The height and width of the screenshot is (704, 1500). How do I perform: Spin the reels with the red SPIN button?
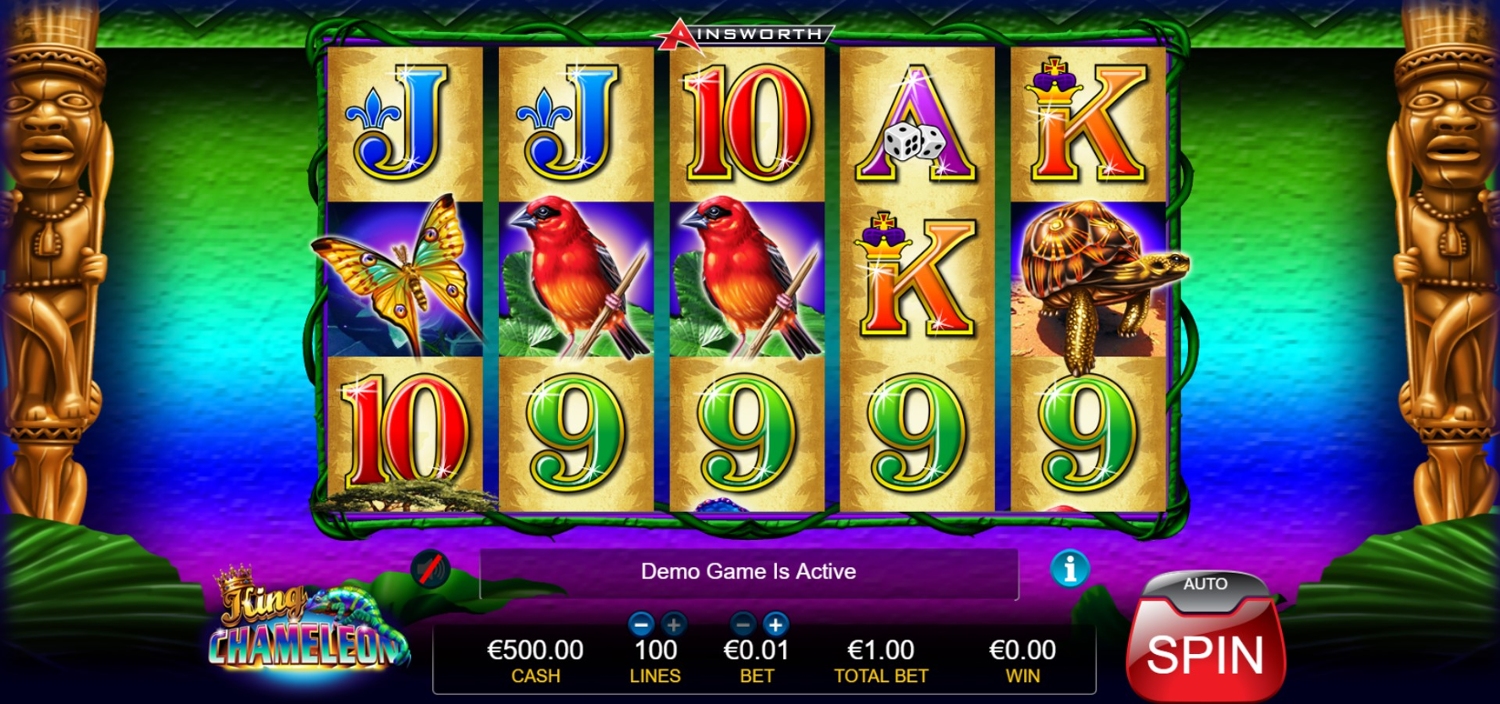point(1205,654)
